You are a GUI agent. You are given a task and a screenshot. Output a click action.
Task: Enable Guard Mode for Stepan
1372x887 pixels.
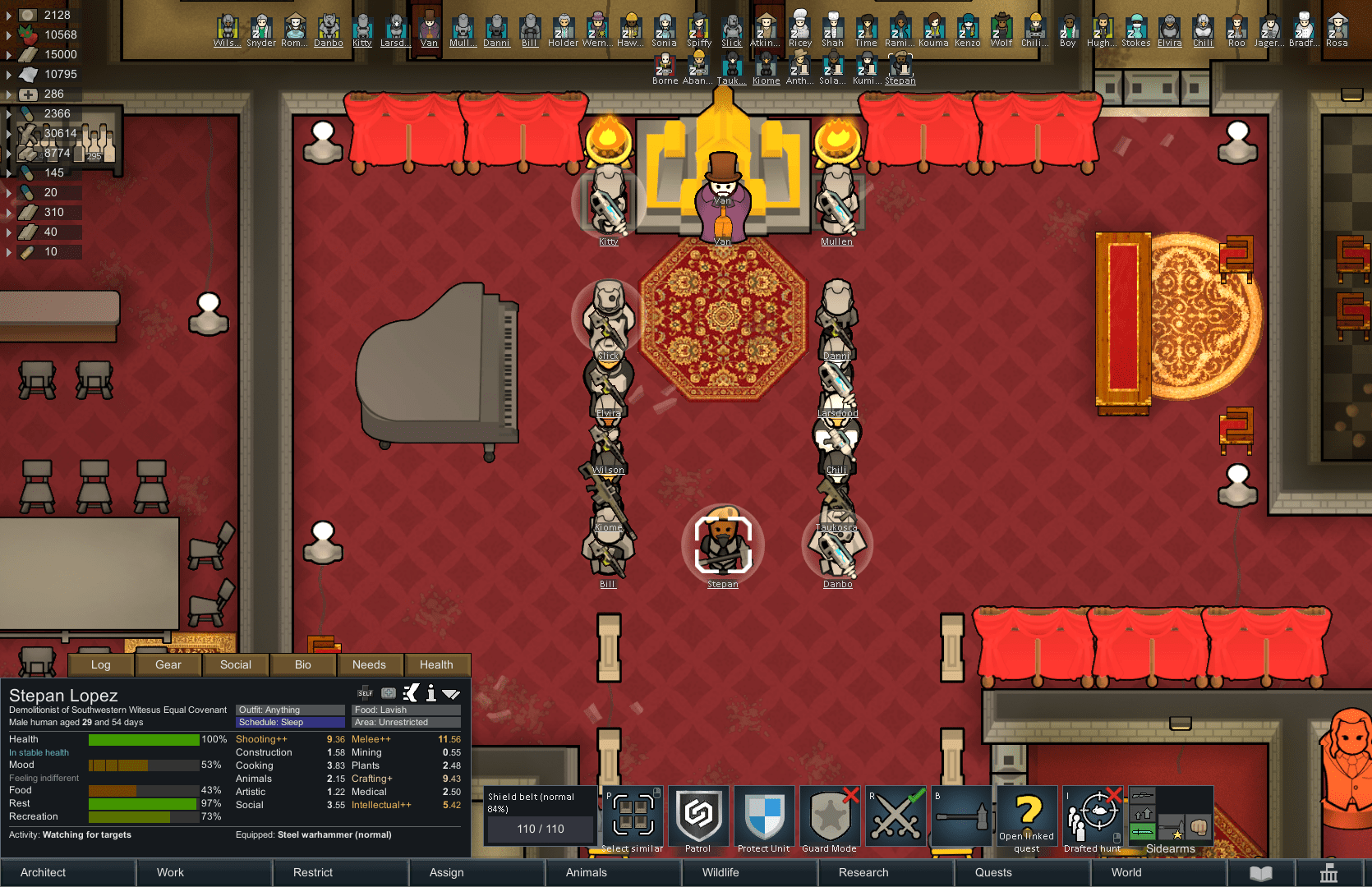[830, 817]
